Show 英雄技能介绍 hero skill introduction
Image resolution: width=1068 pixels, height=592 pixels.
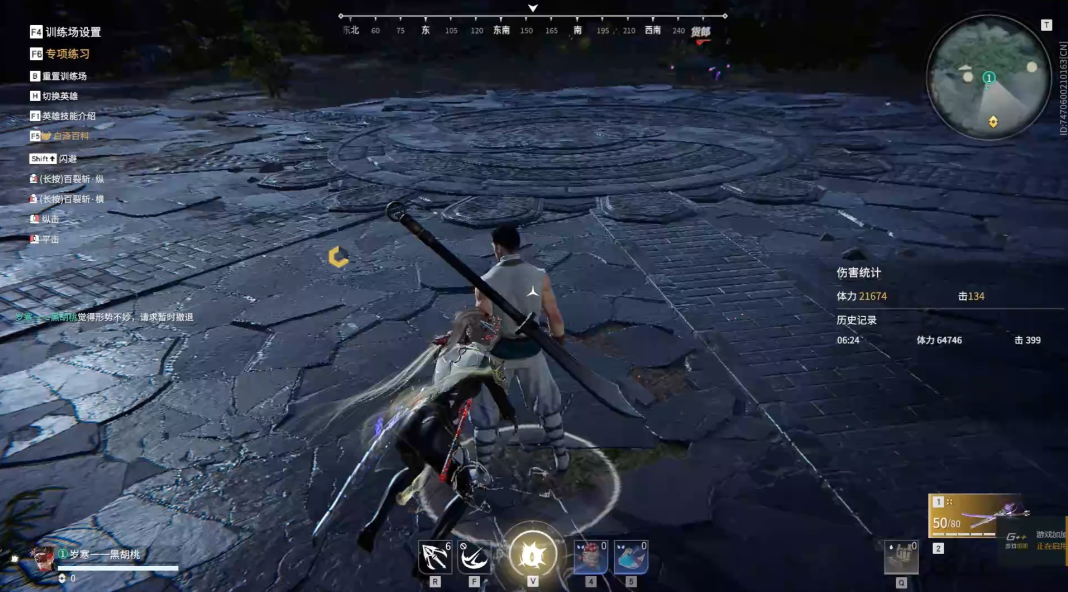63,116
